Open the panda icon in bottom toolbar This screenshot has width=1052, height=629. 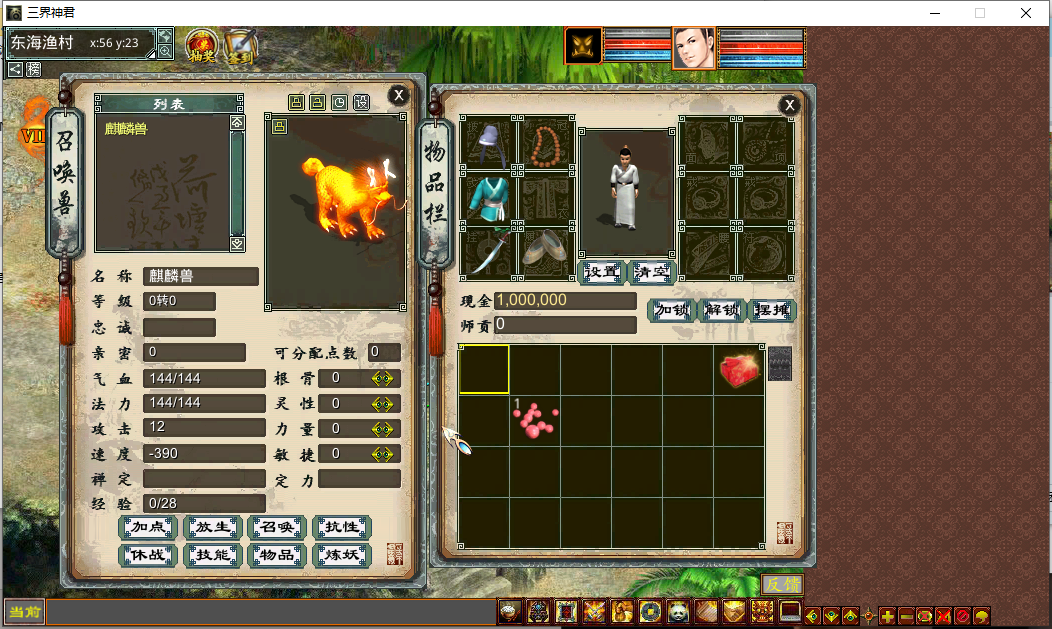pyautogui.click(x=679, y=611)
